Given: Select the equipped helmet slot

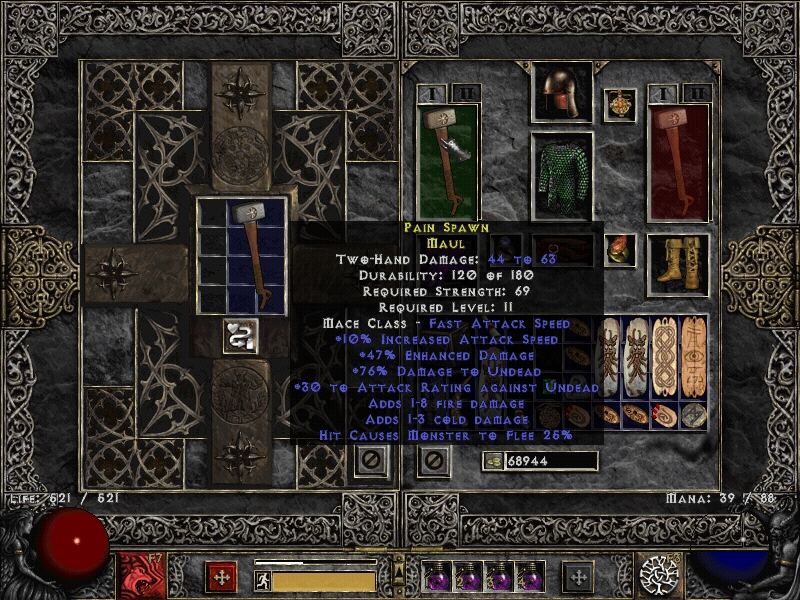Looking at the screenshot, I should [x=561, y=93].
